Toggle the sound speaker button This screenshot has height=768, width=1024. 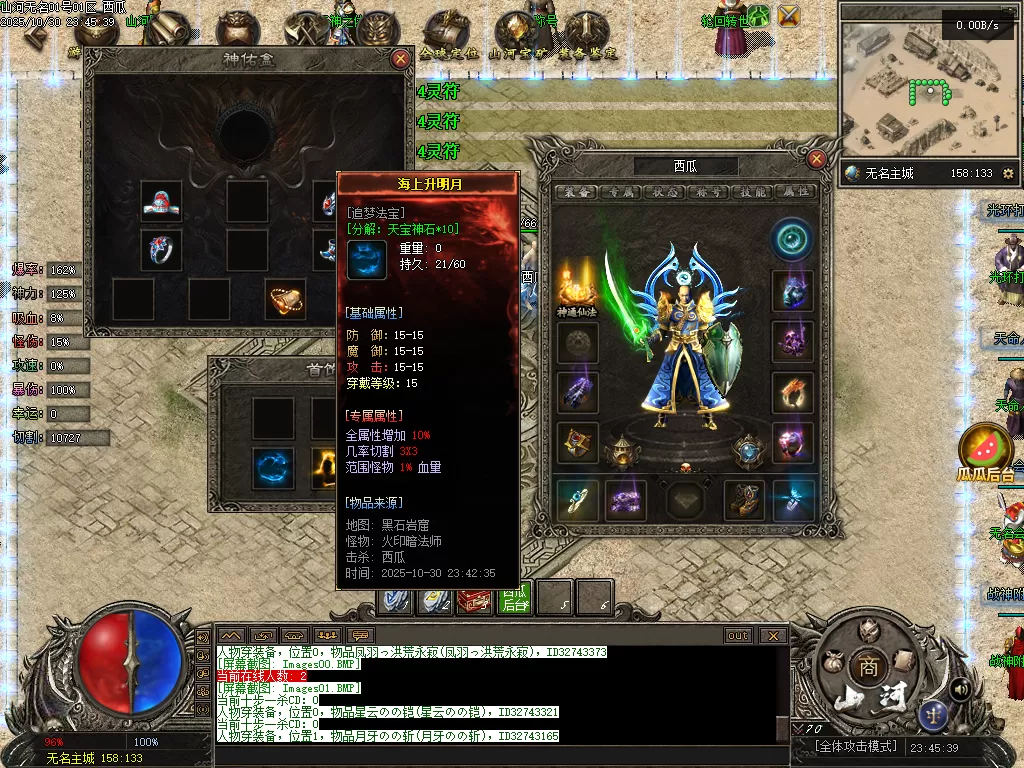click(960, 688)
